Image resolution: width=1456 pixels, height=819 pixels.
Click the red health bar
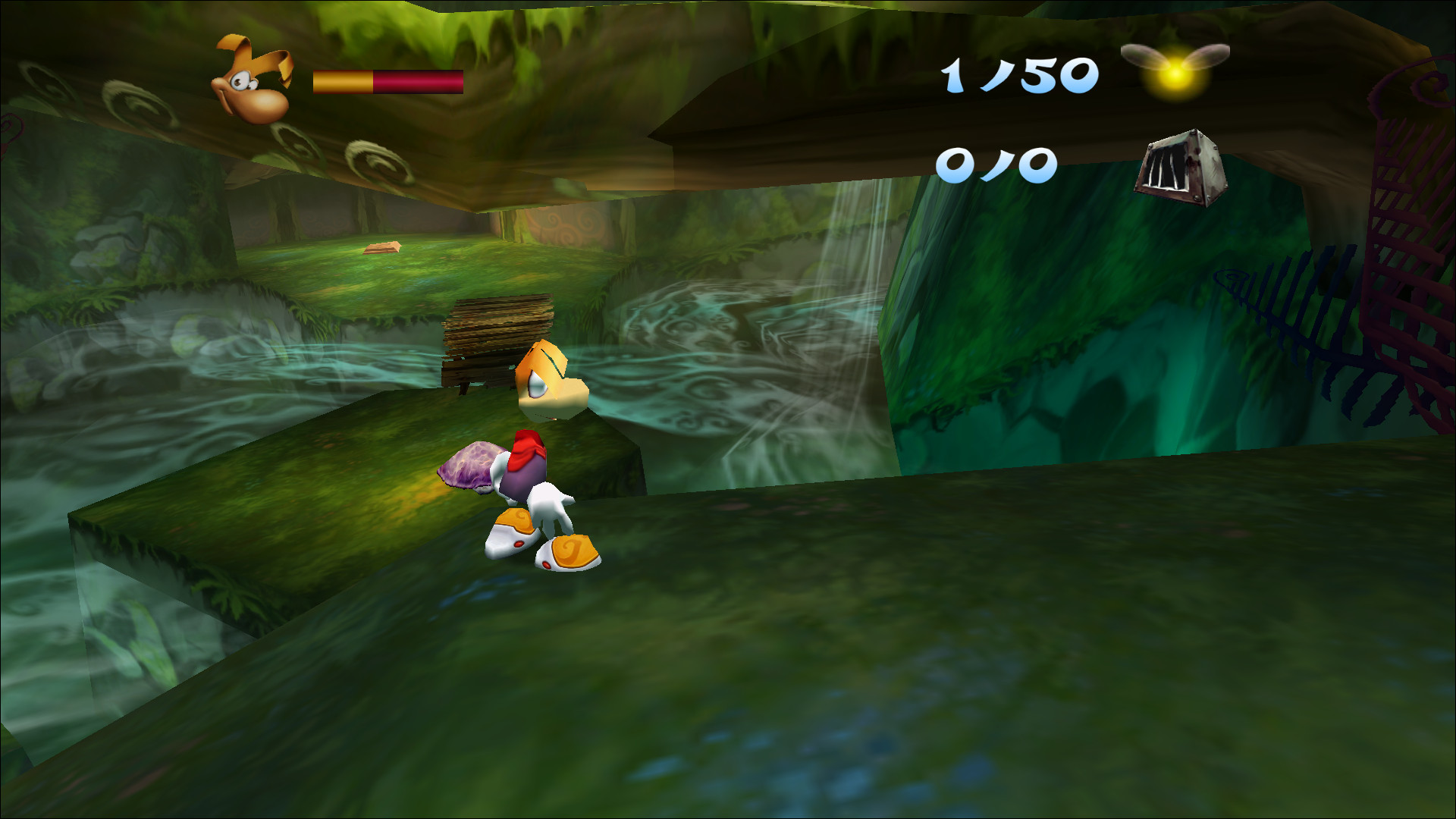(417, 80)
